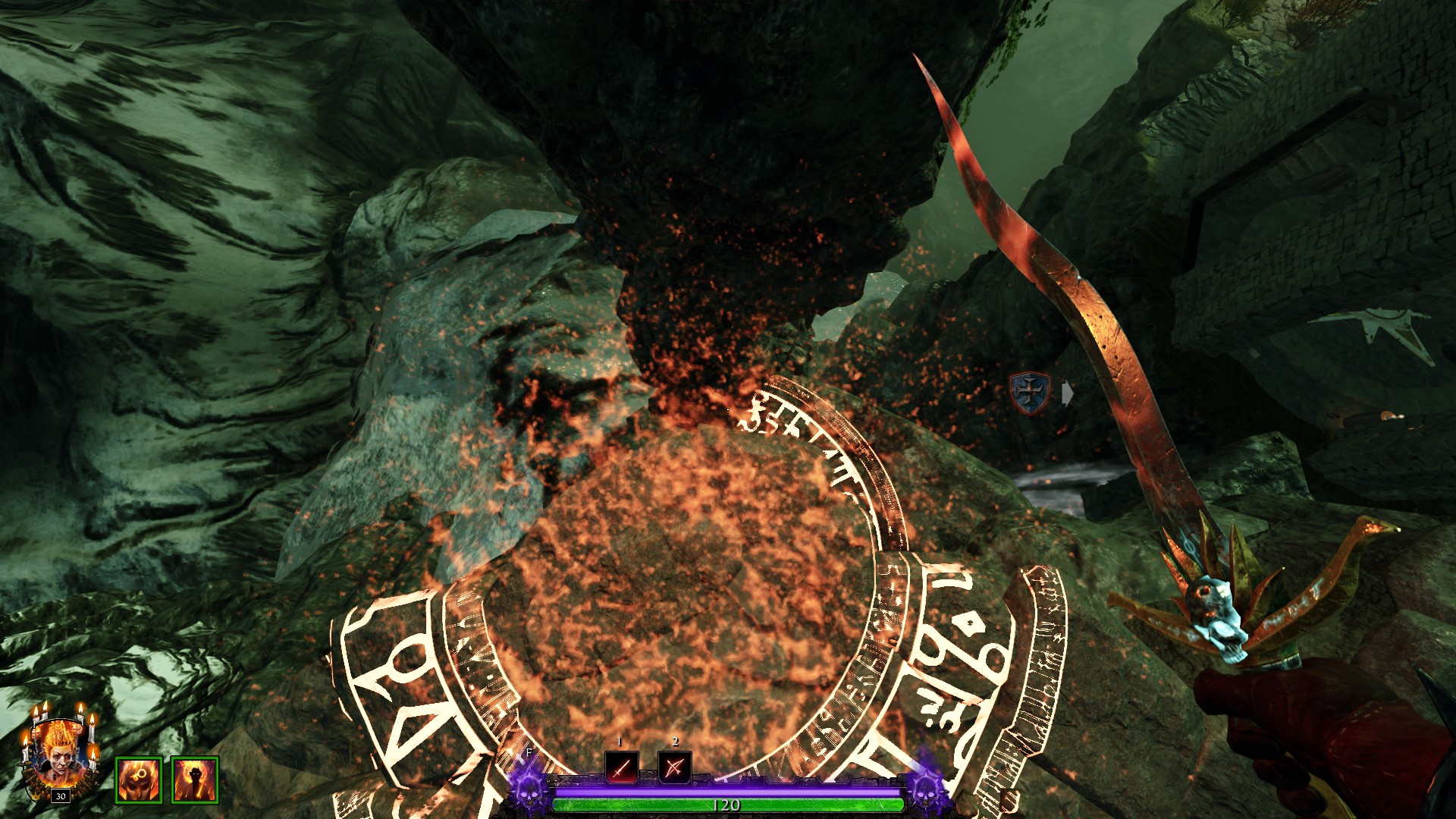The height and width of the screenshot is (819, 1456).
Task: Switch to the melee sword weapon slot
Action: 621,767
